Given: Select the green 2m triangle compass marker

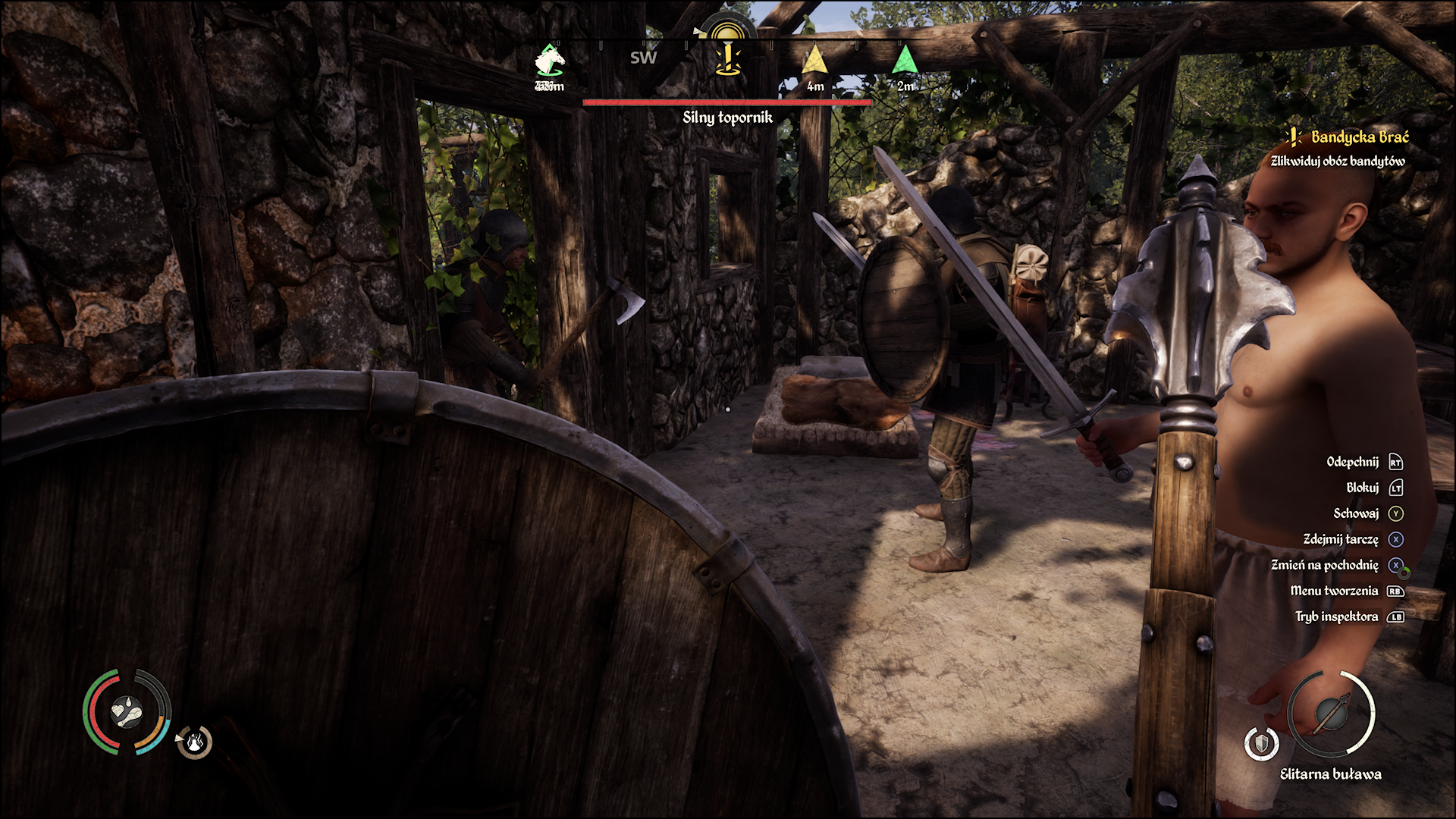Looking at the screenshot, I should pyautogui.click(x=904, y=61).
